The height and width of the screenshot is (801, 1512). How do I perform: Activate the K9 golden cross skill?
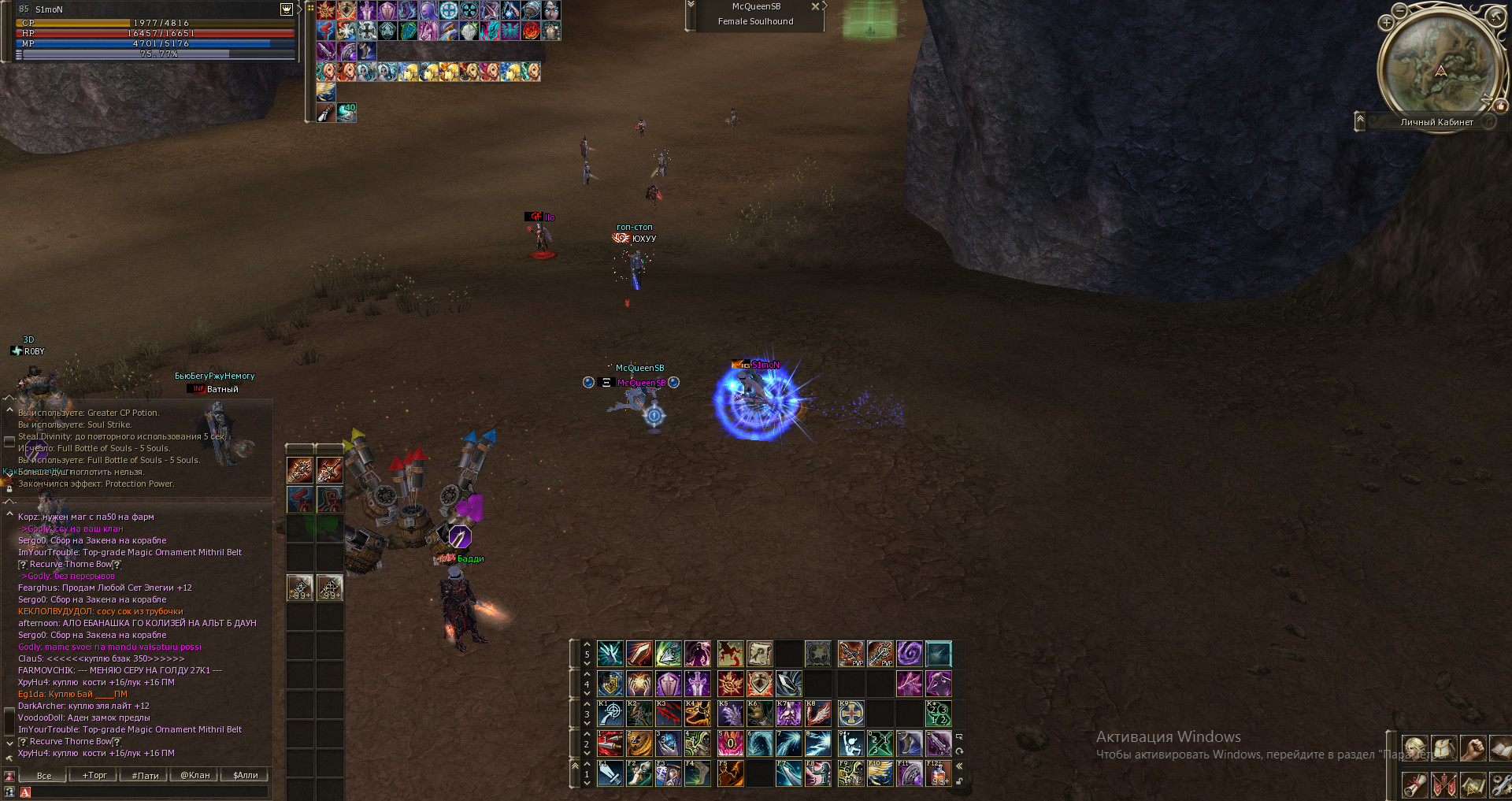point(850,714)
